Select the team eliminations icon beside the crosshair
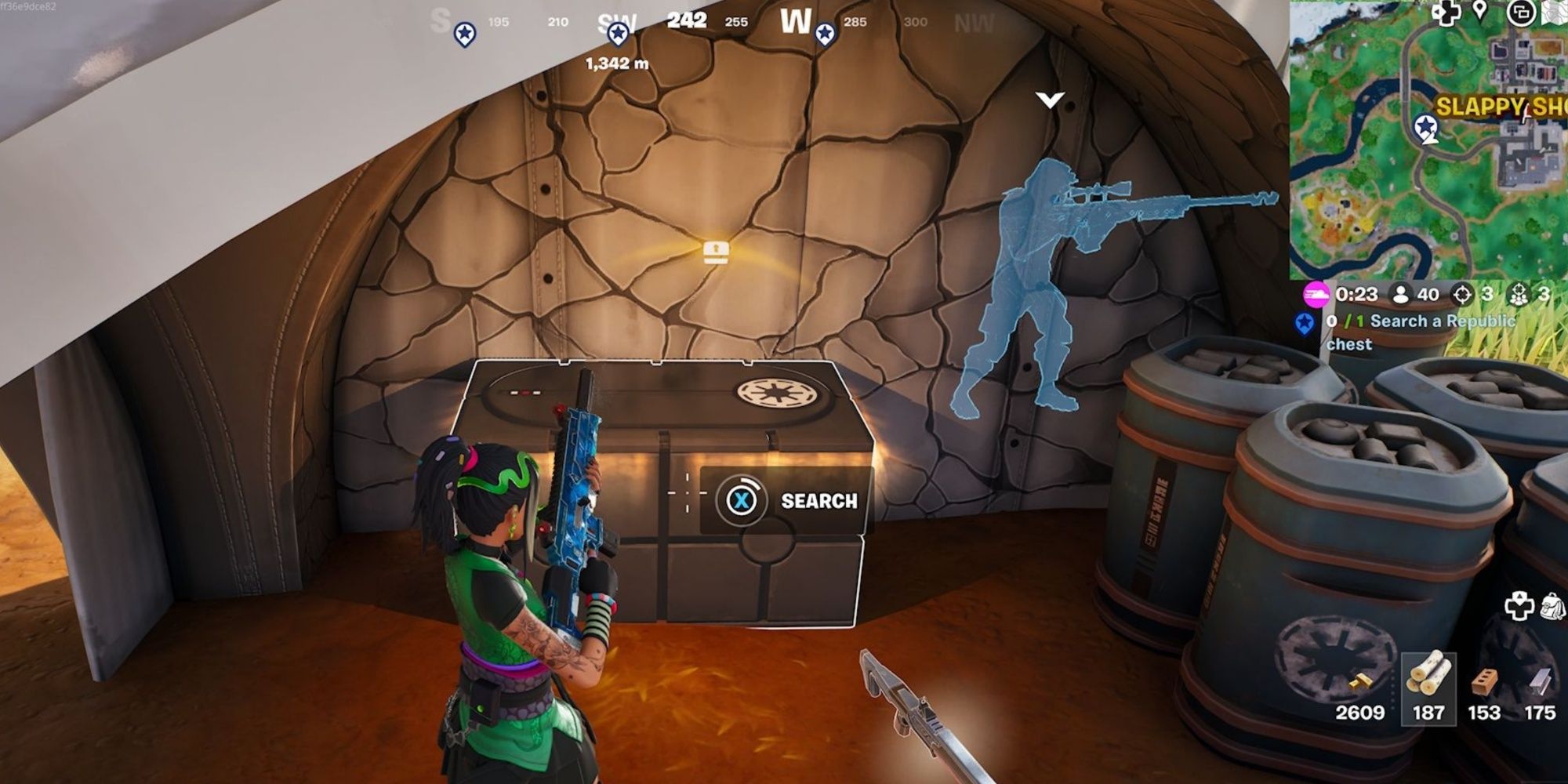1568x784 pixels. click(x=1519, y=293)
